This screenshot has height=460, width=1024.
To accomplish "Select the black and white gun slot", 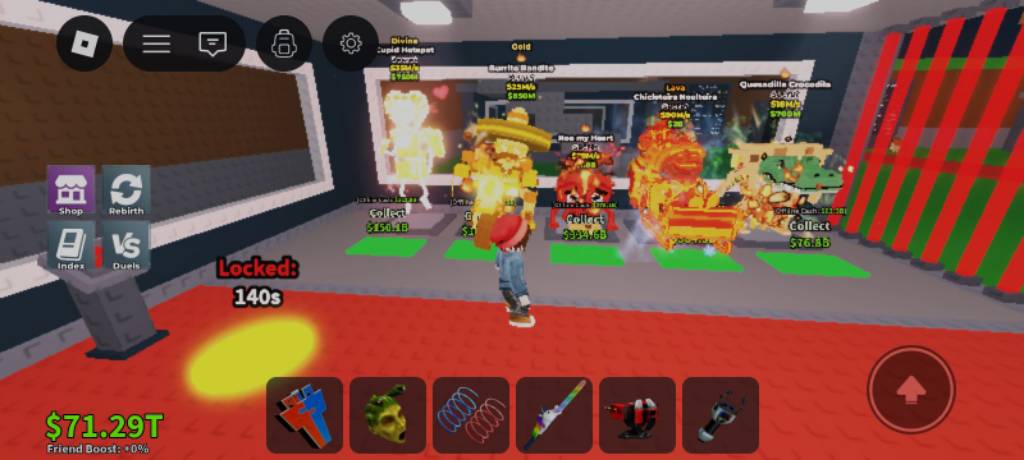I will click(x=720, y=414).
